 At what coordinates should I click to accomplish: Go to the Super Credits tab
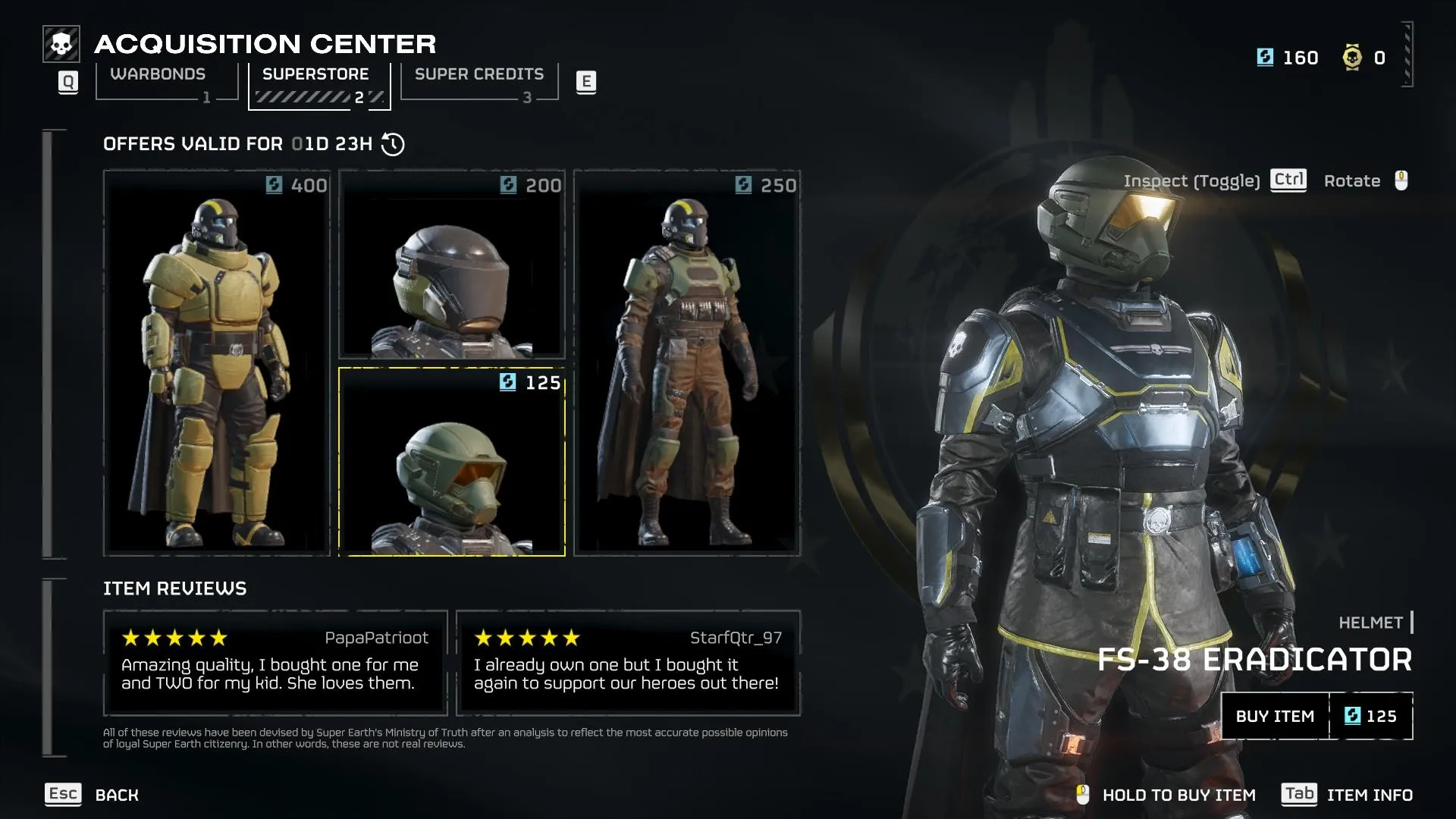[479, 82]
